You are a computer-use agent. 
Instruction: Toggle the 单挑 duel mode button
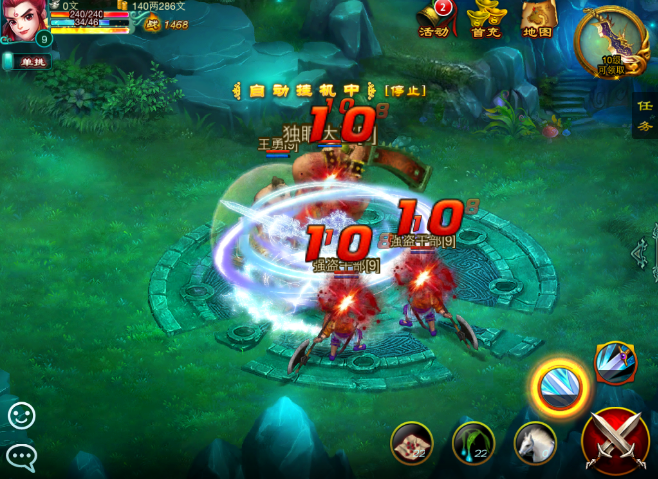(29, 62)
